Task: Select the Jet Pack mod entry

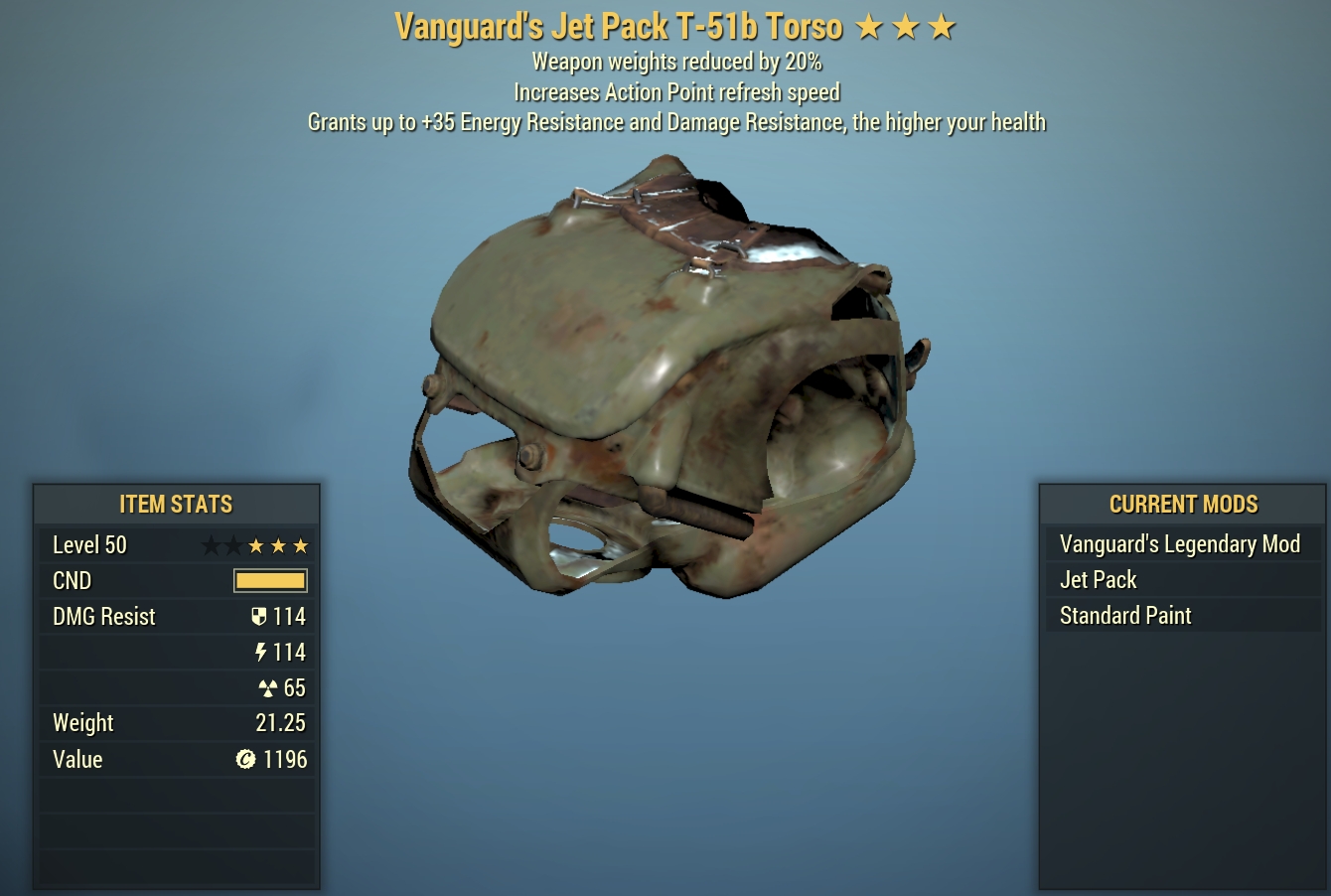Action: point(1098,580)
